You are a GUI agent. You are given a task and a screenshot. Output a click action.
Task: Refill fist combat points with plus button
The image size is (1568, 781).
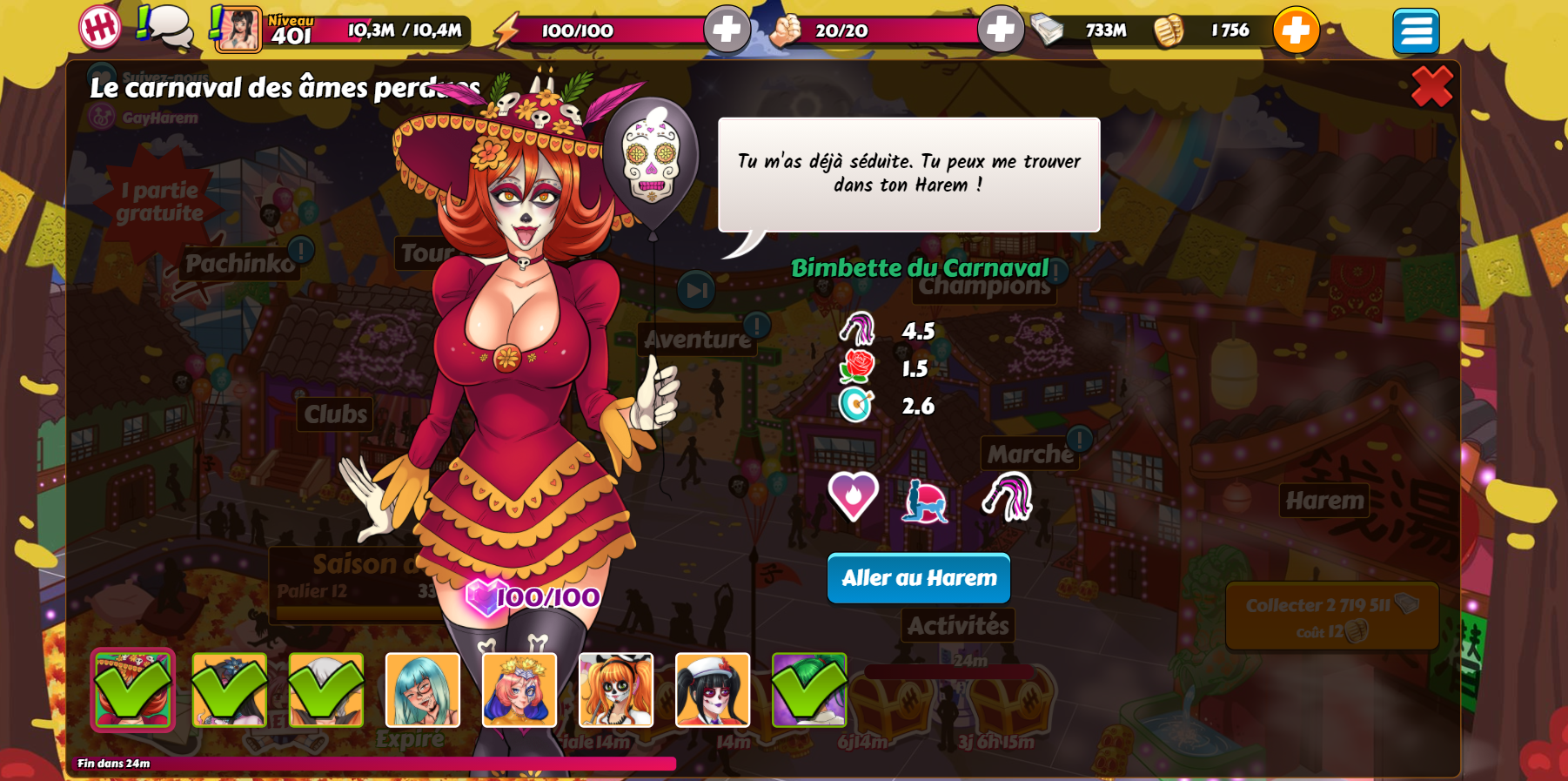1000,30
